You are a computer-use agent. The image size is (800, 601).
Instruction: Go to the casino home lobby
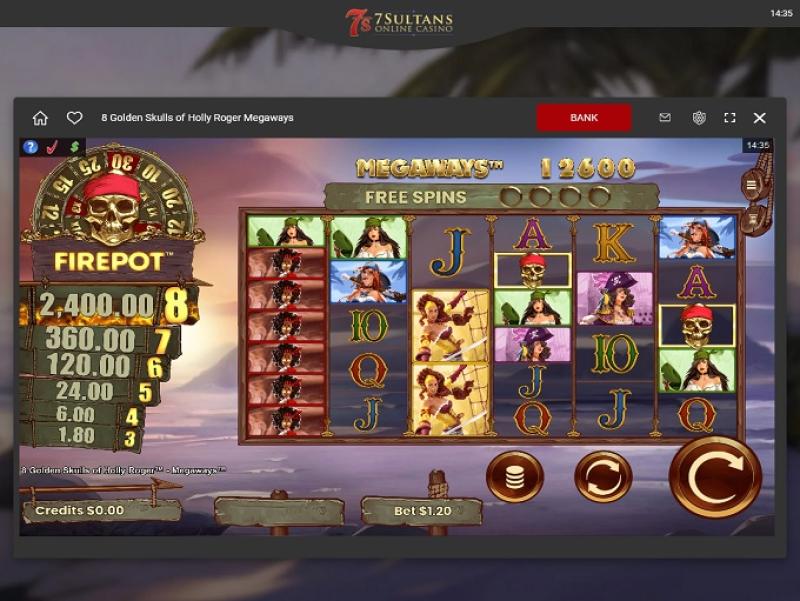point(40,118)
